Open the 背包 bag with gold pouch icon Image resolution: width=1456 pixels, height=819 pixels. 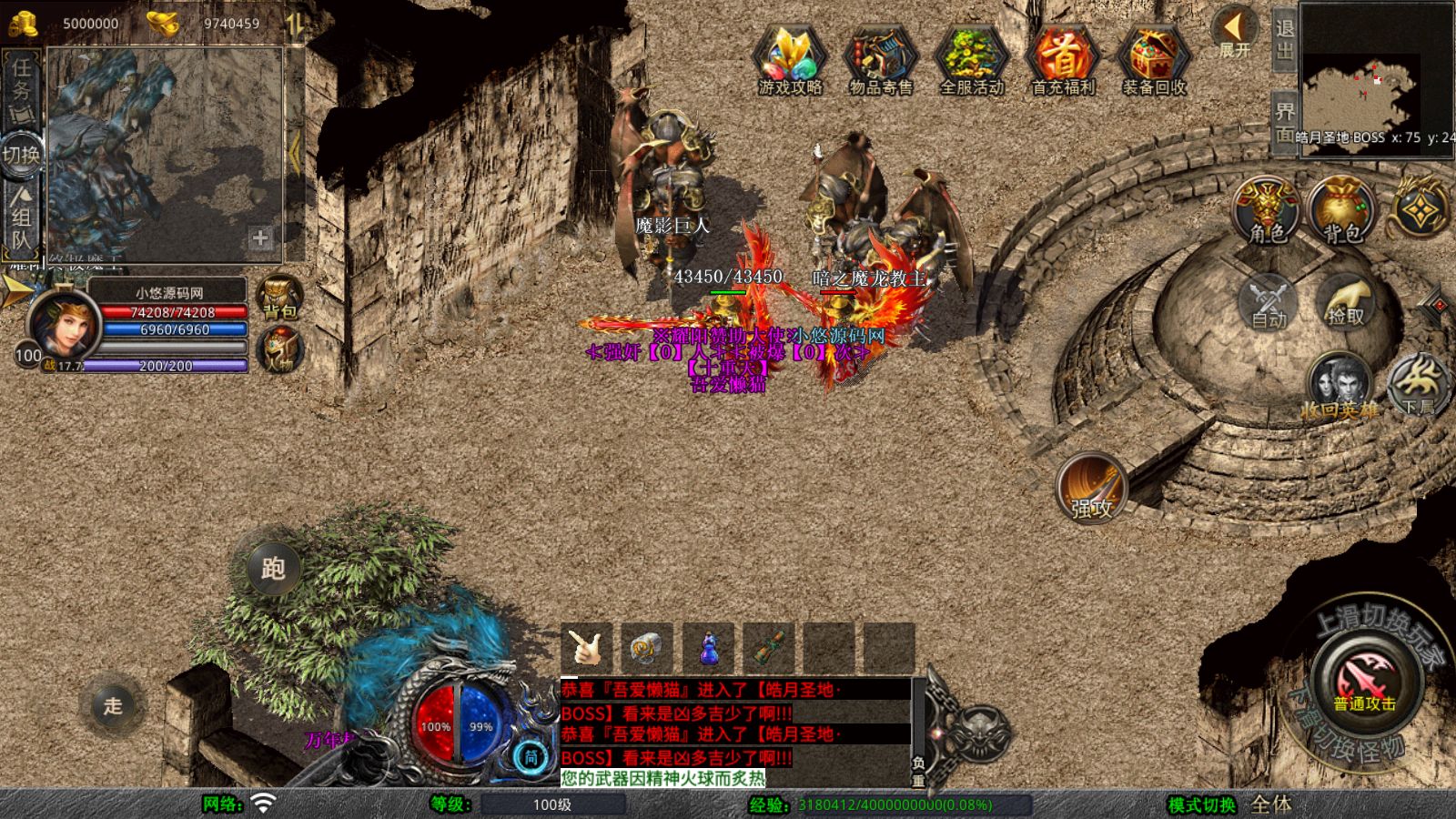point(1343,211)
